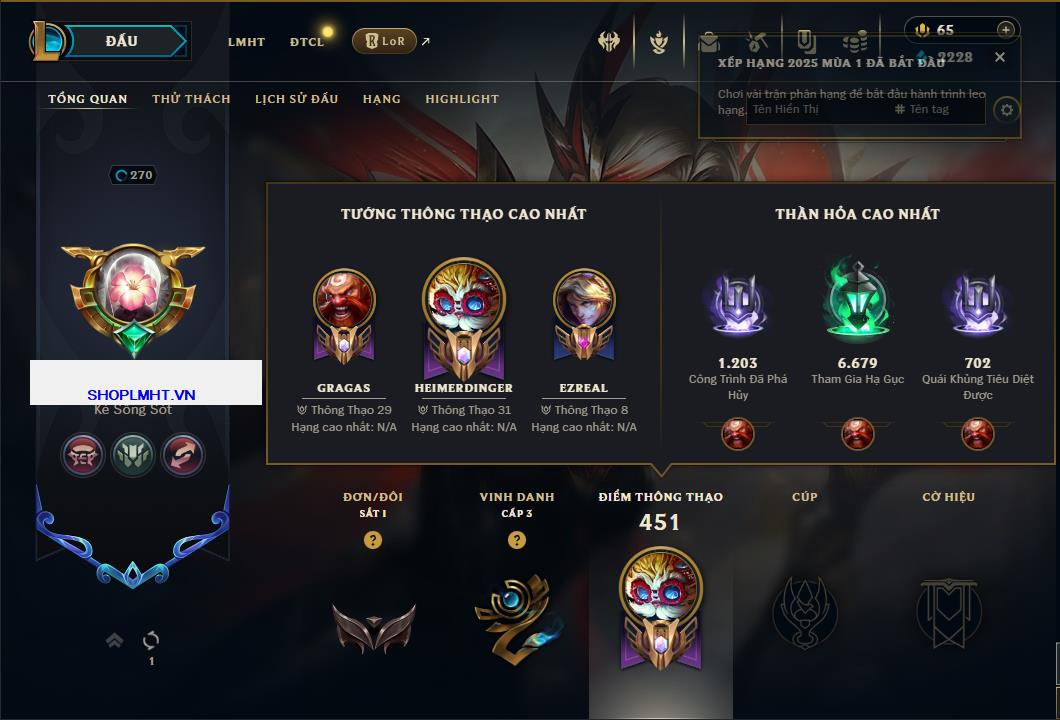This screenshot has height=720, width=1060.
Task: Open the gear settings on the notification
Action: (x=1007, y=110)
